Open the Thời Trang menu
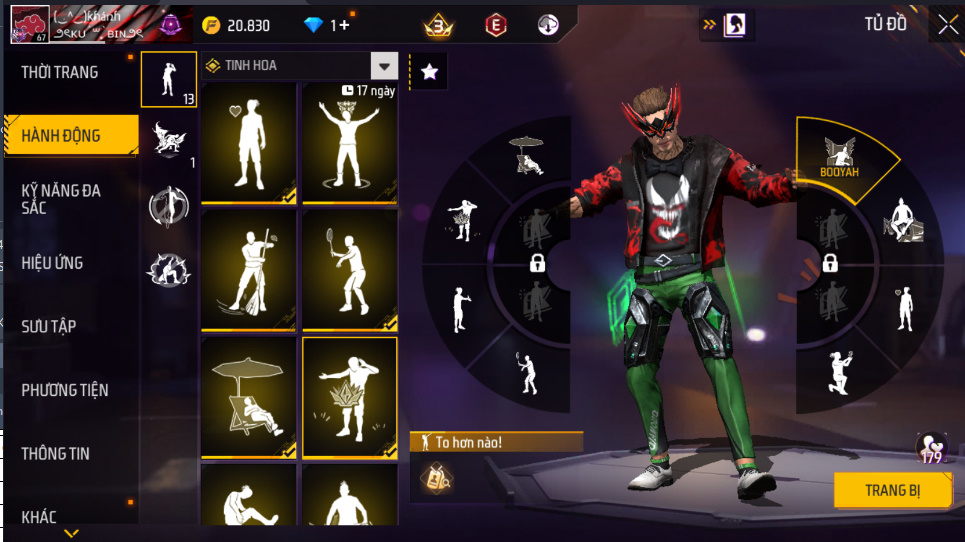965x542 pixels. click(x=60, y=72)
